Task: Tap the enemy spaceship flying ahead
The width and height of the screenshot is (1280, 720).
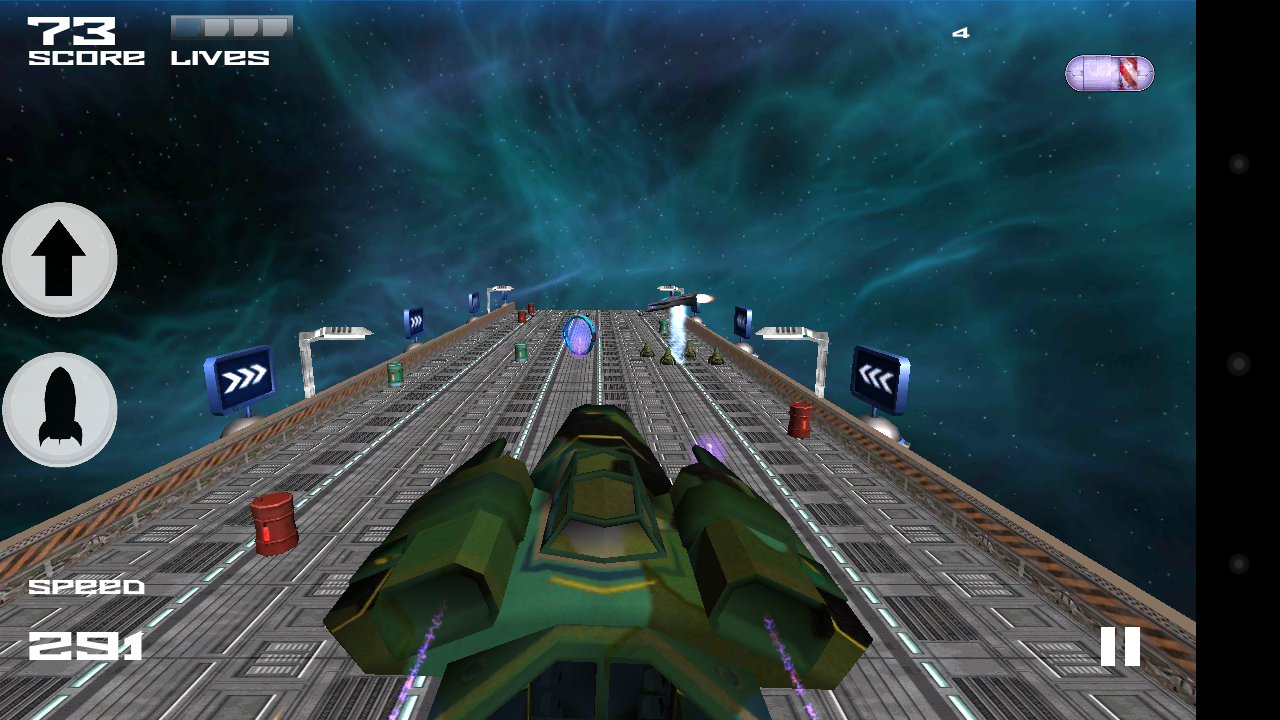Action: coord(677,297)
